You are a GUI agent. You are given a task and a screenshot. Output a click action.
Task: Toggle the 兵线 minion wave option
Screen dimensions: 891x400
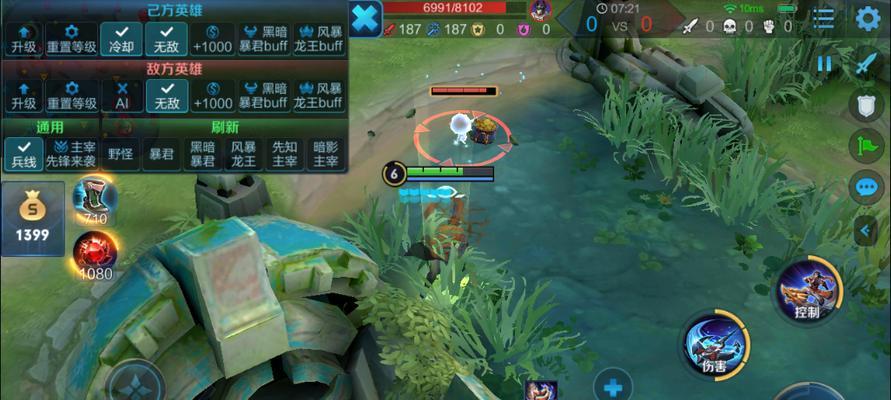pyautogui.click(x=23, y=153)
